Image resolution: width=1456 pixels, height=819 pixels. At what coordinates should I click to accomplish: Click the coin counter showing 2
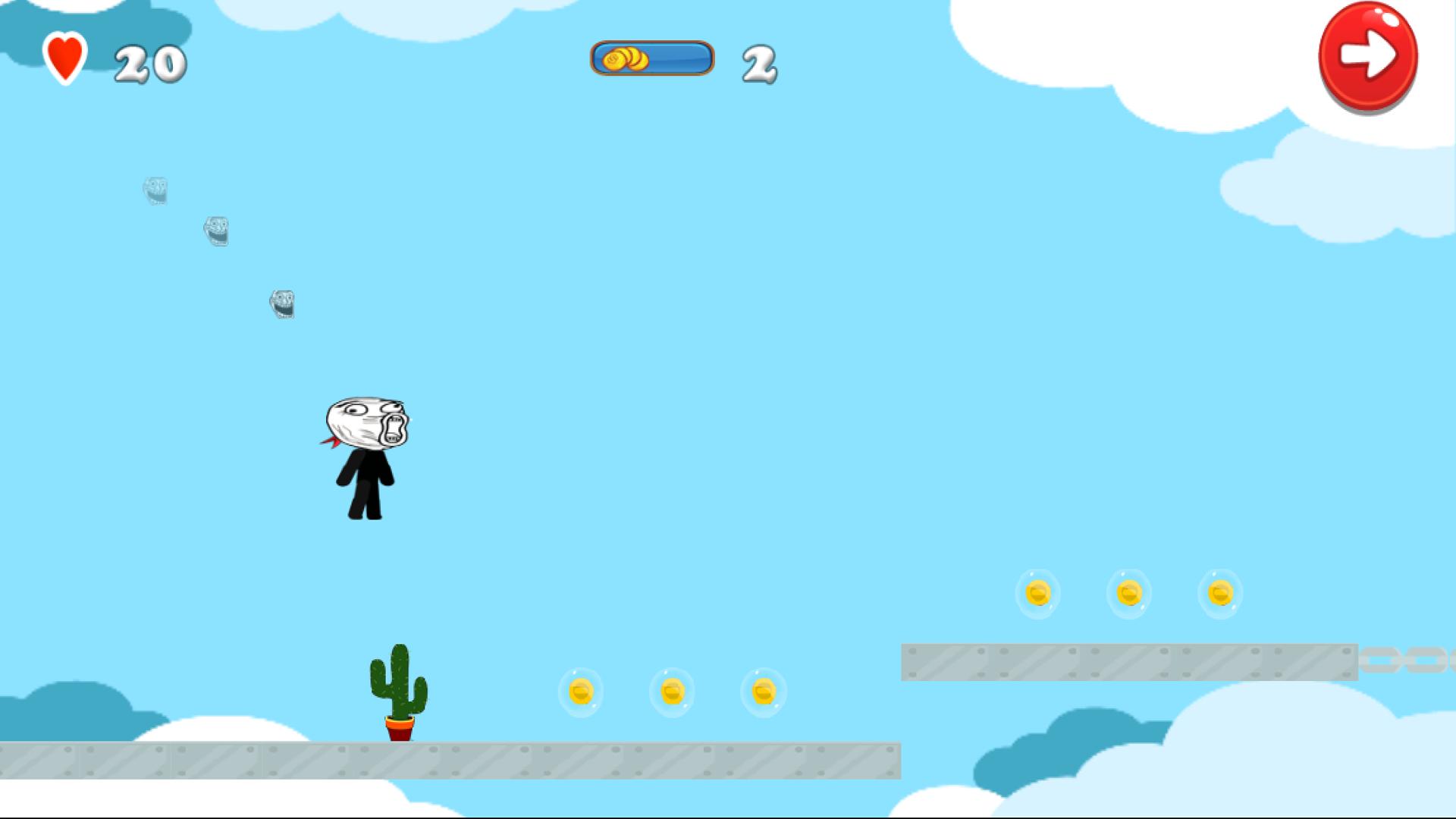(758, 62)
